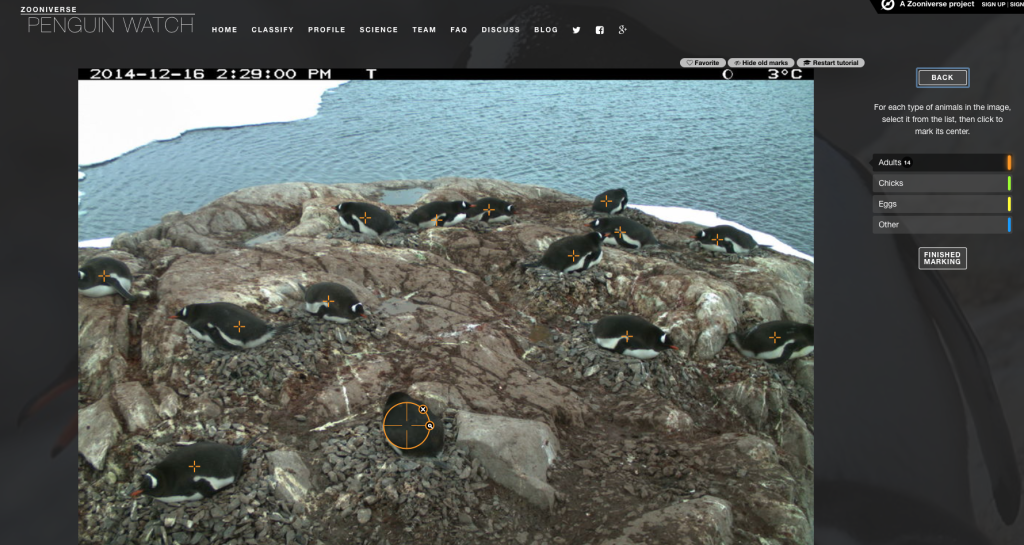Switch to the Eggs marking type

[x=940, y=204]
